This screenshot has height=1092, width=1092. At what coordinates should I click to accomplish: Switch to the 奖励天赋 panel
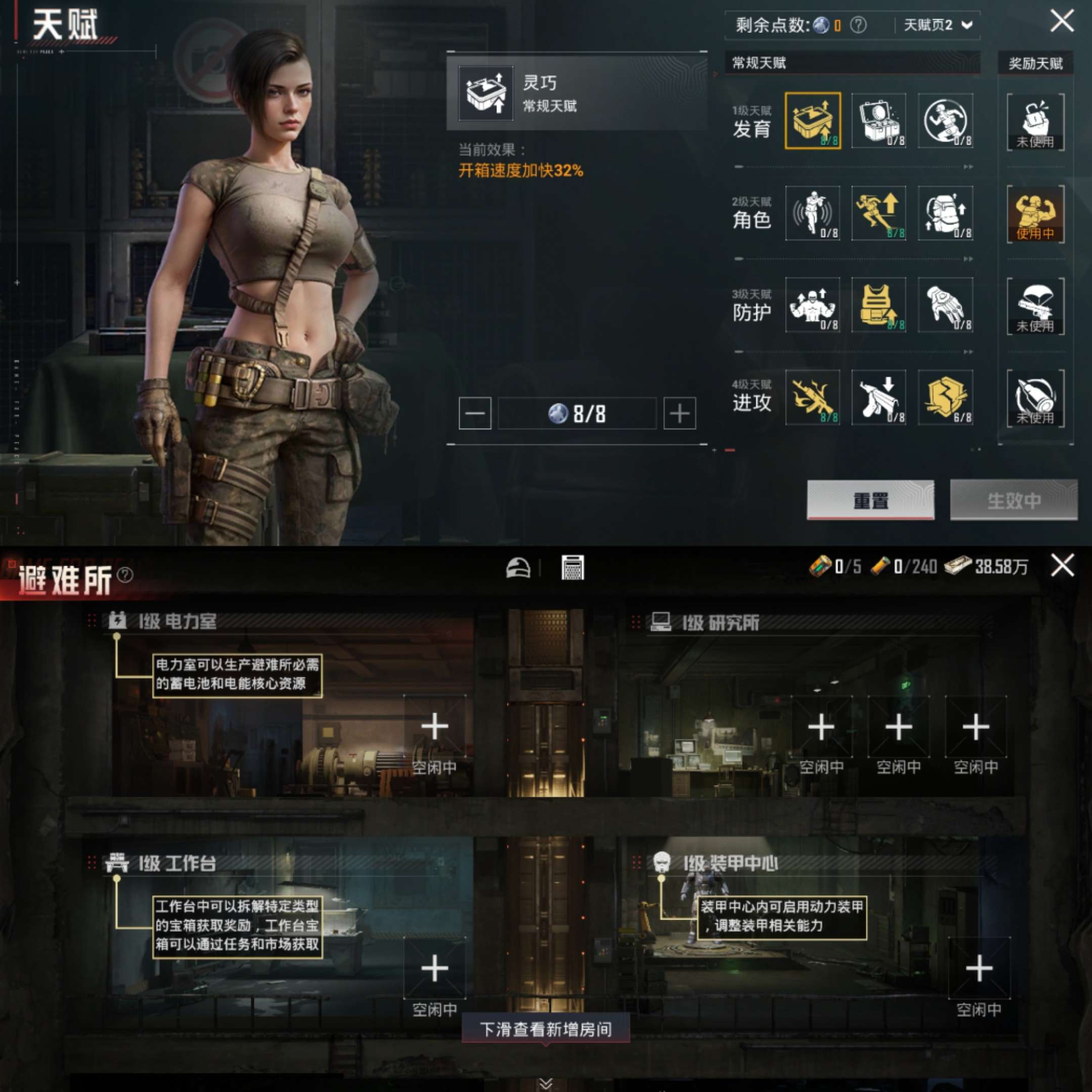[1035, 63]
